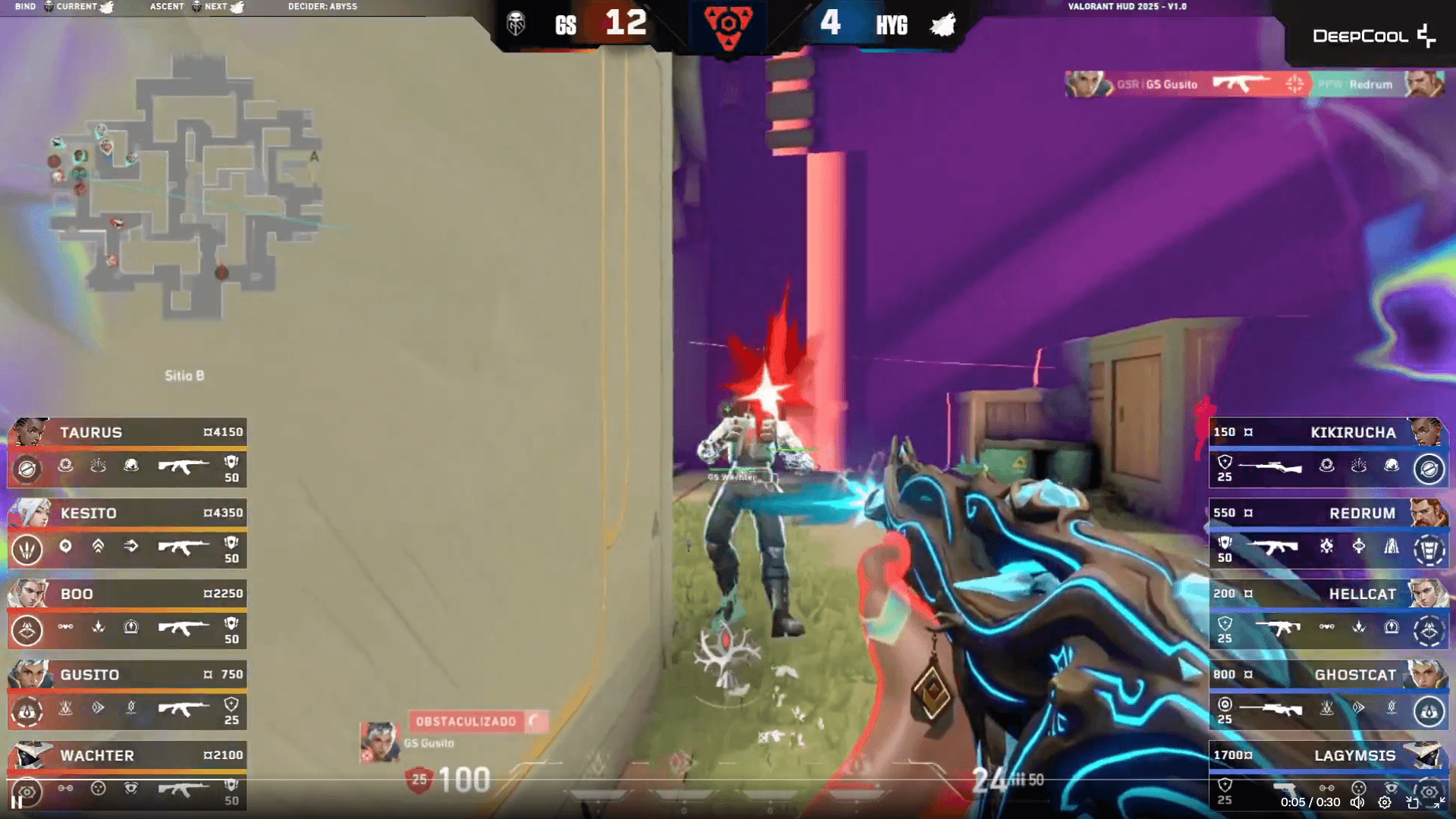
Task: Select KESITO player card
Action: click(x=127, y=534)
